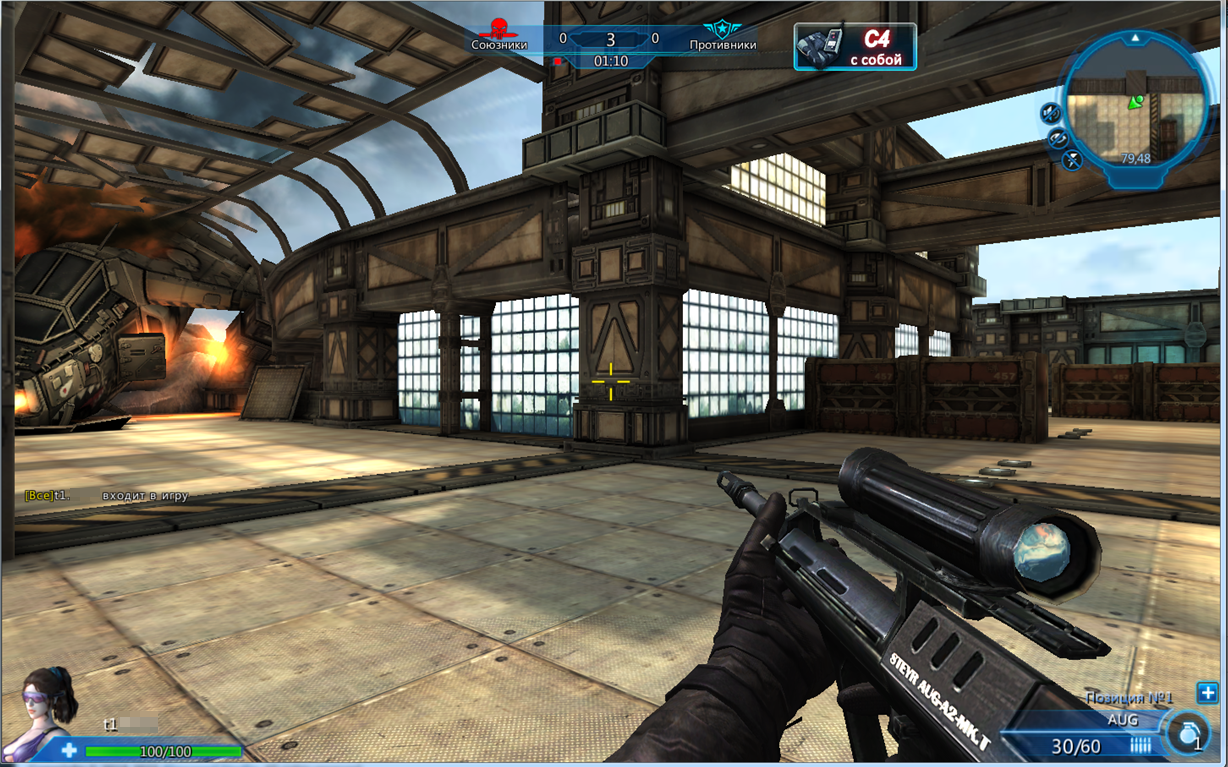Viewport: 1228px width, 767px height.
Task: Select the C4 bomb indicator
Action: click(x=855, y=48)
